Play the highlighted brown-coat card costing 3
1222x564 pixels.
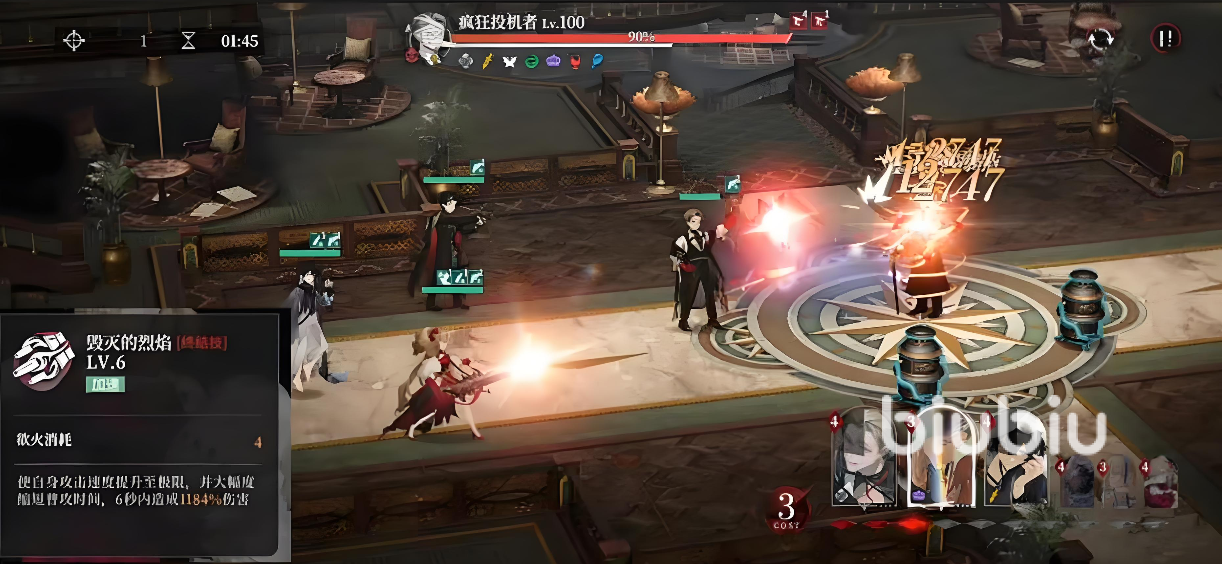click(942, 458)
